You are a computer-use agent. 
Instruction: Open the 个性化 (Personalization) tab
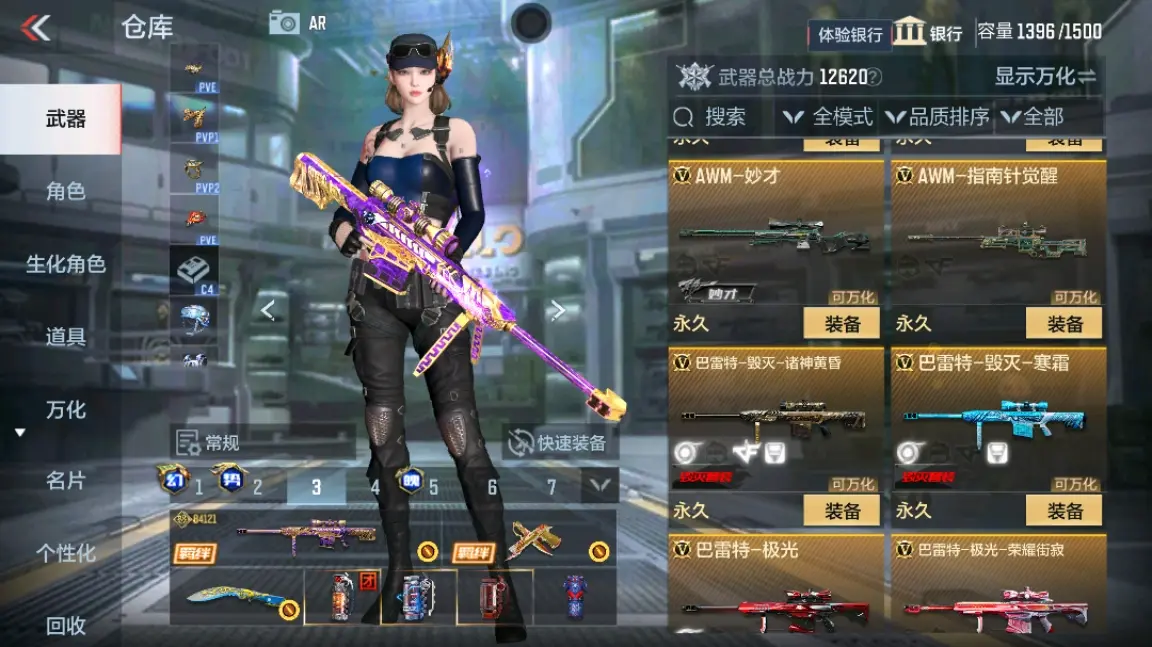click(66, 553)
